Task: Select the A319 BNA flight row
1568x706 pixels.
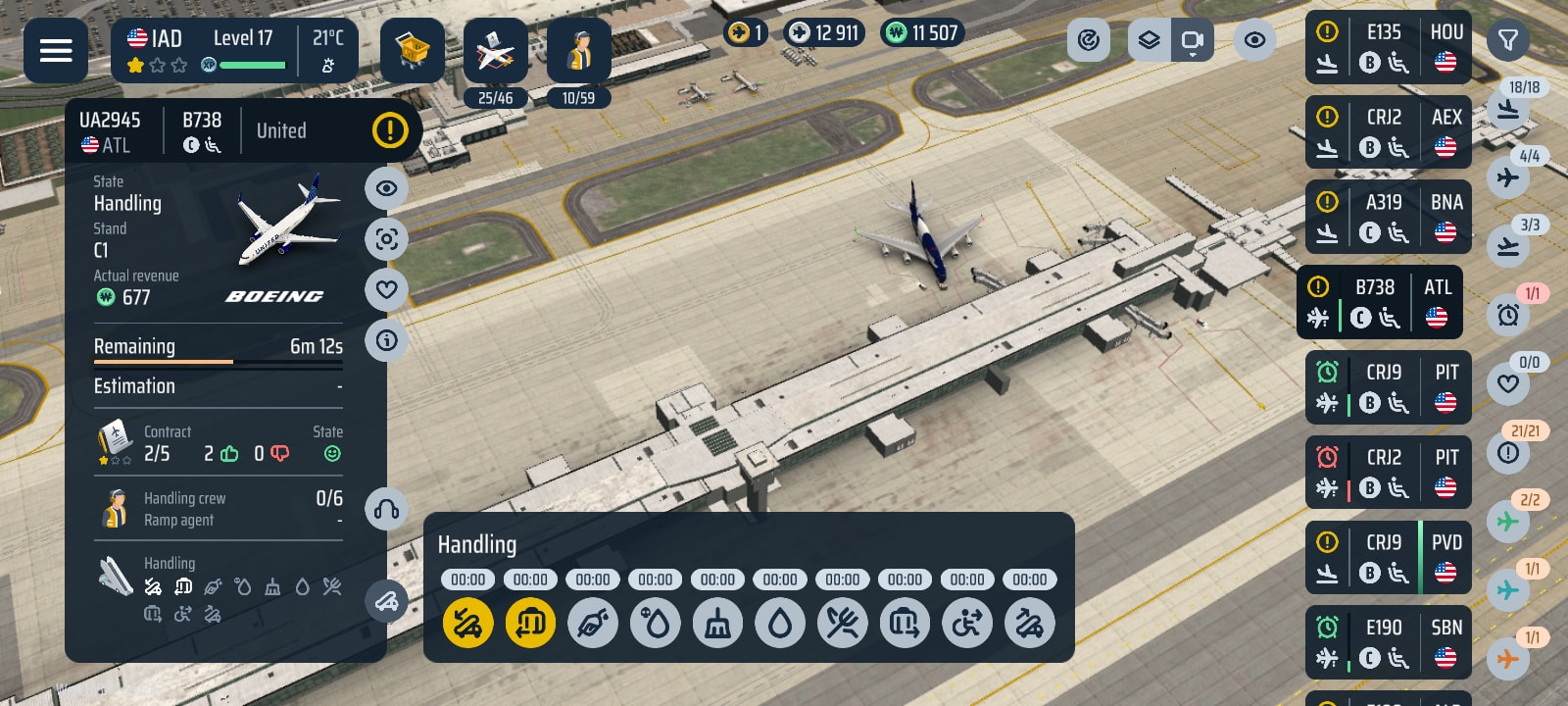Action: 1389,218
